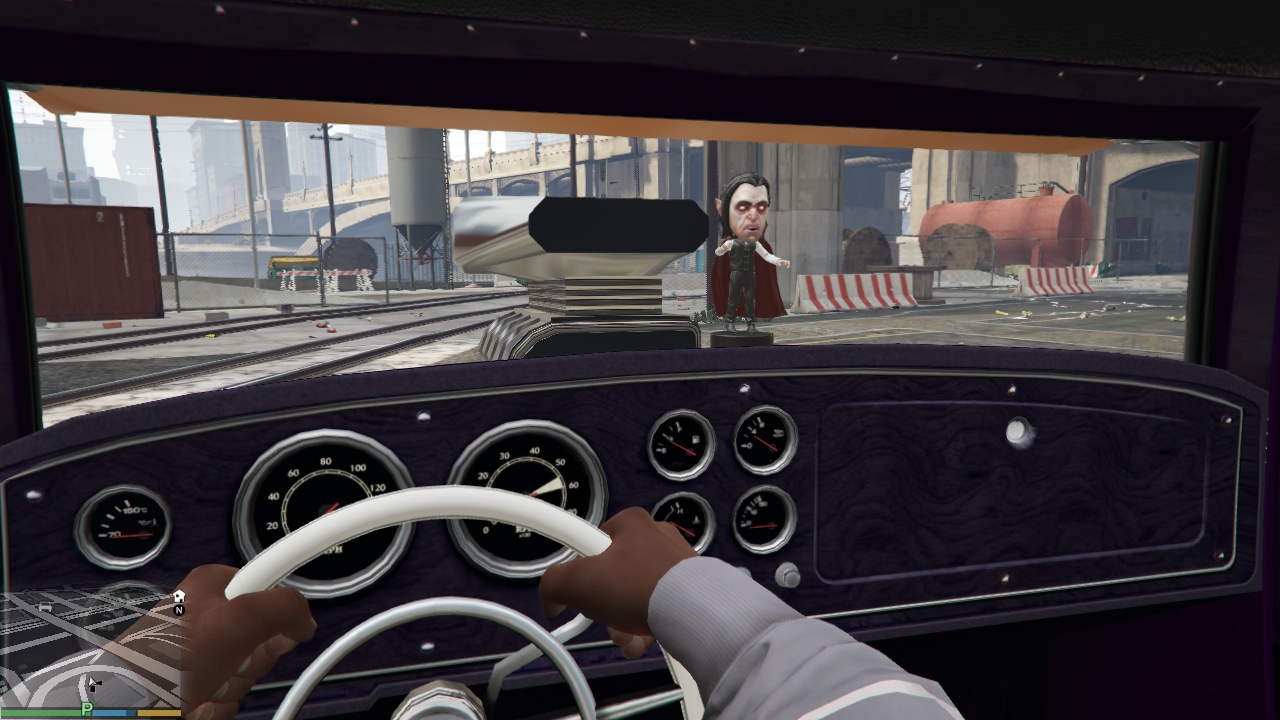Click the north compass marker on minimap
Screen dimensions: 1280x720
(x=179, y=609)
